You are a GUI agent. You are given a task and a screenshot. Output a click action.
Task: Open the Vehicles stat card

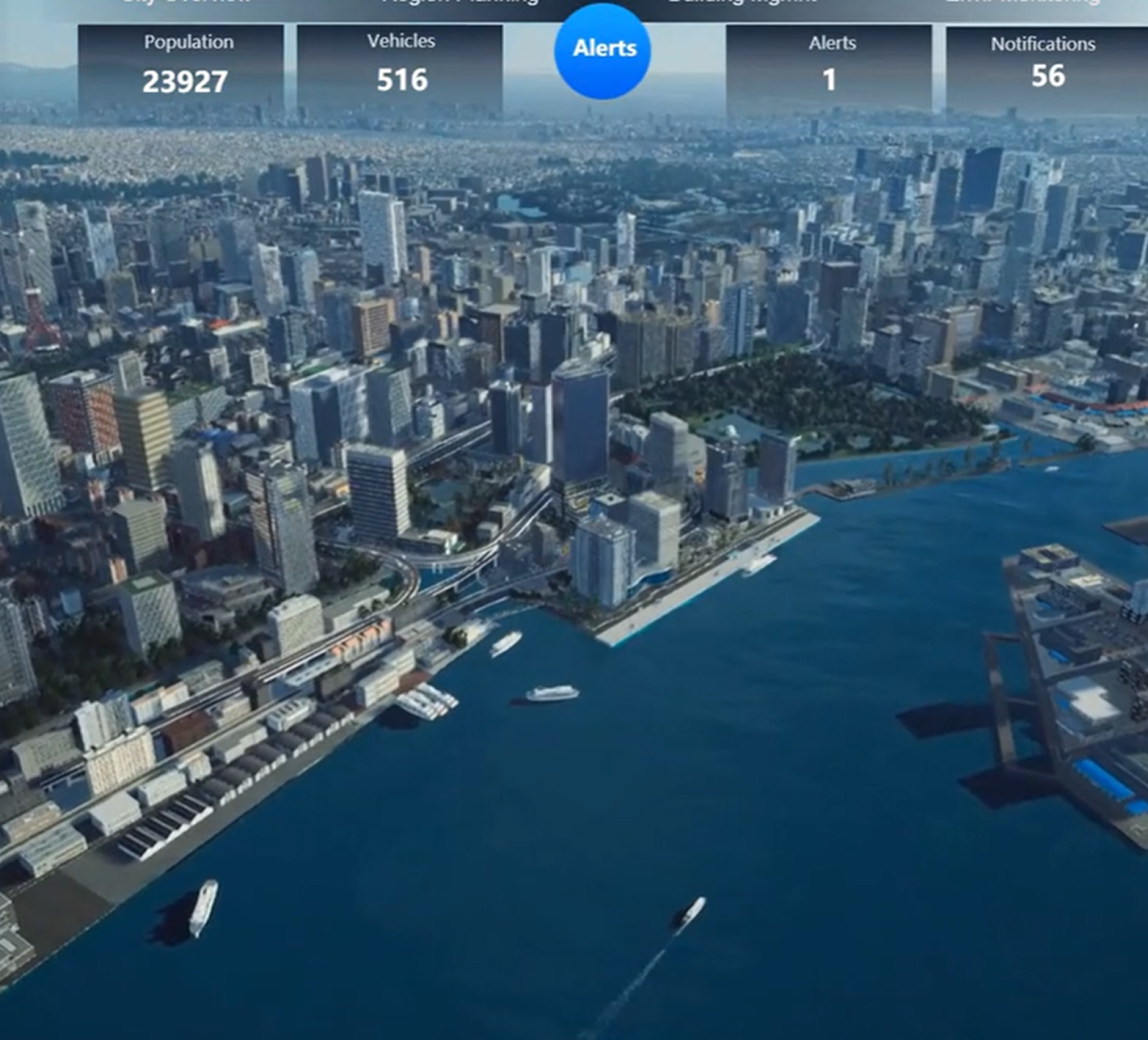point(400,66)
